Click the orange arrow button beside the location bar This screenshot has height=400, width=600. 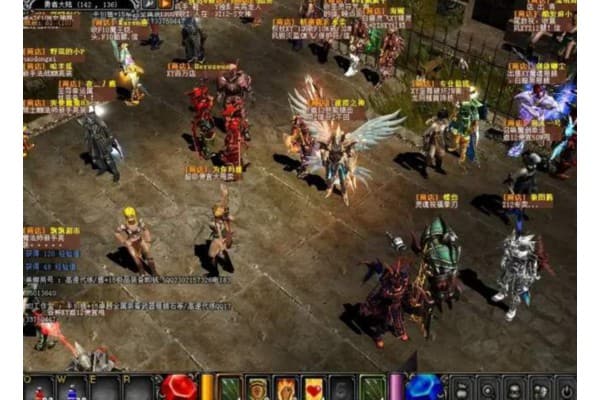coord(166,4)
